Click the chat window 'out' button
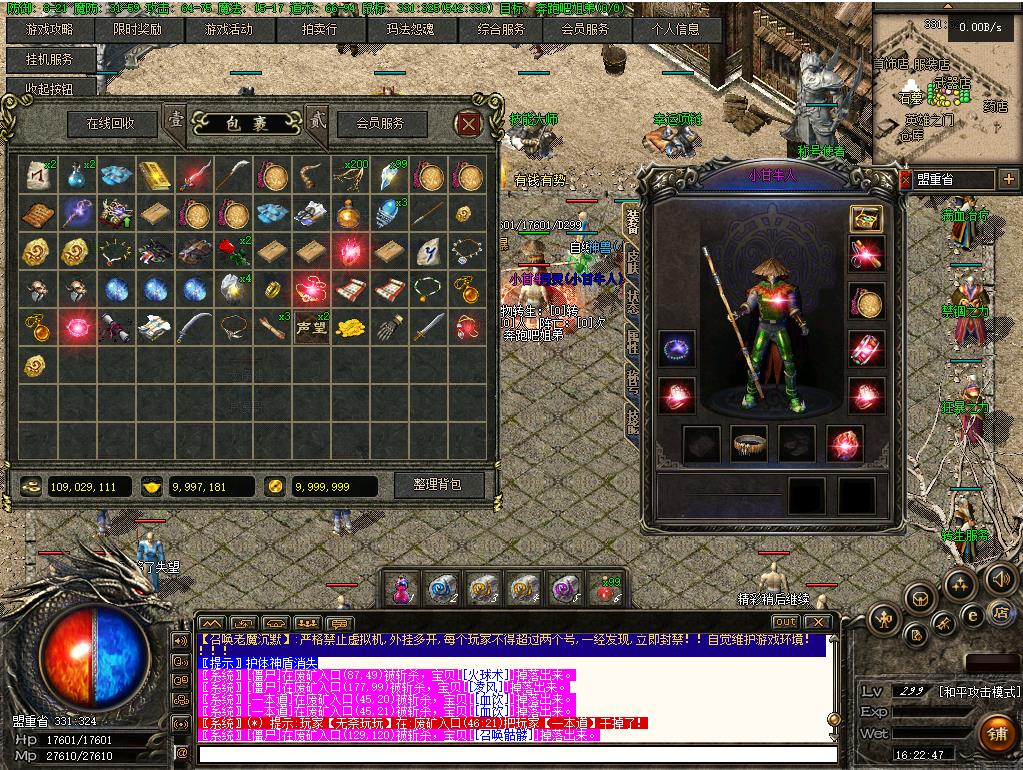 785,622
